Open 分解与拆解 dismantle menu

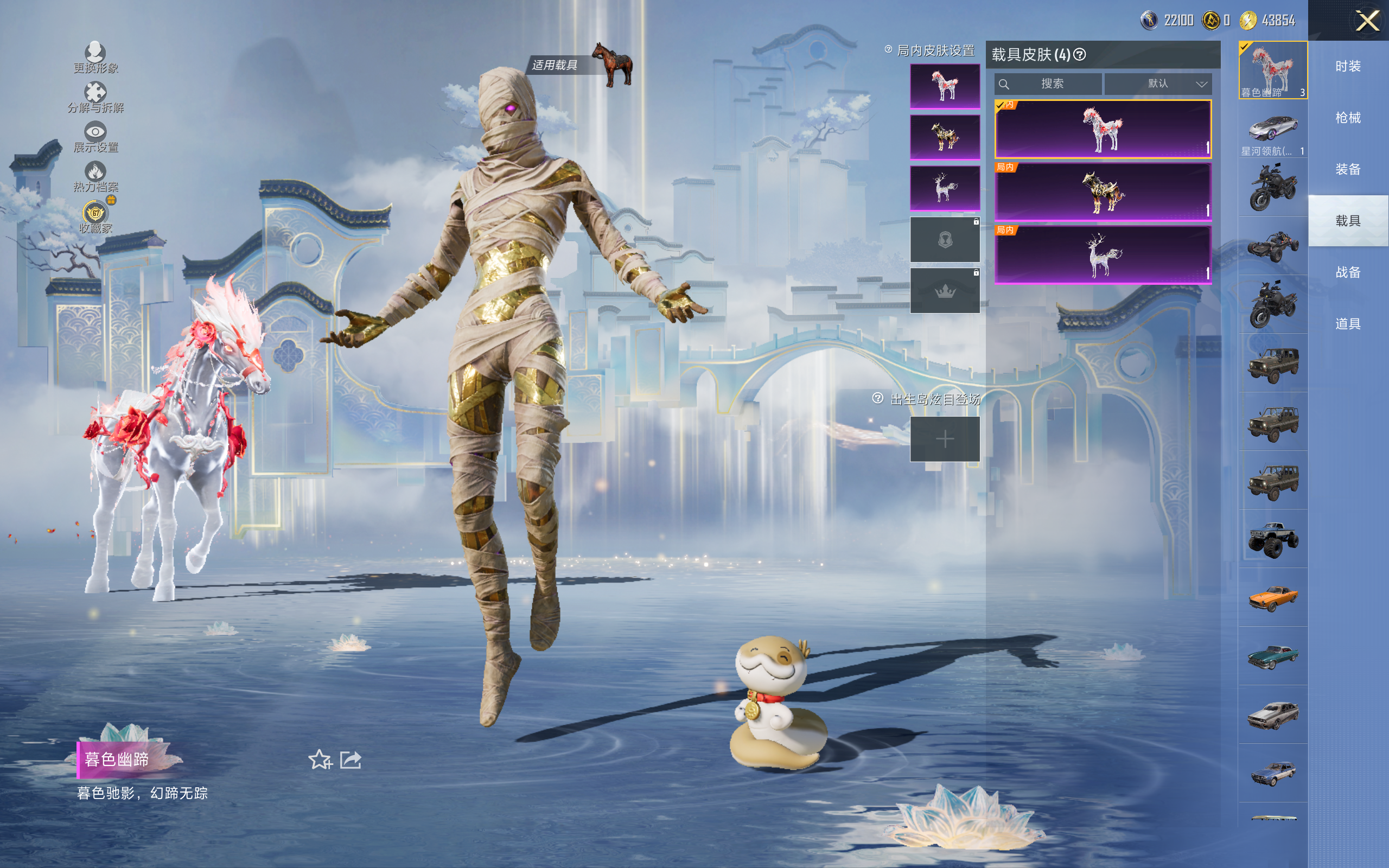click(95, 97)
